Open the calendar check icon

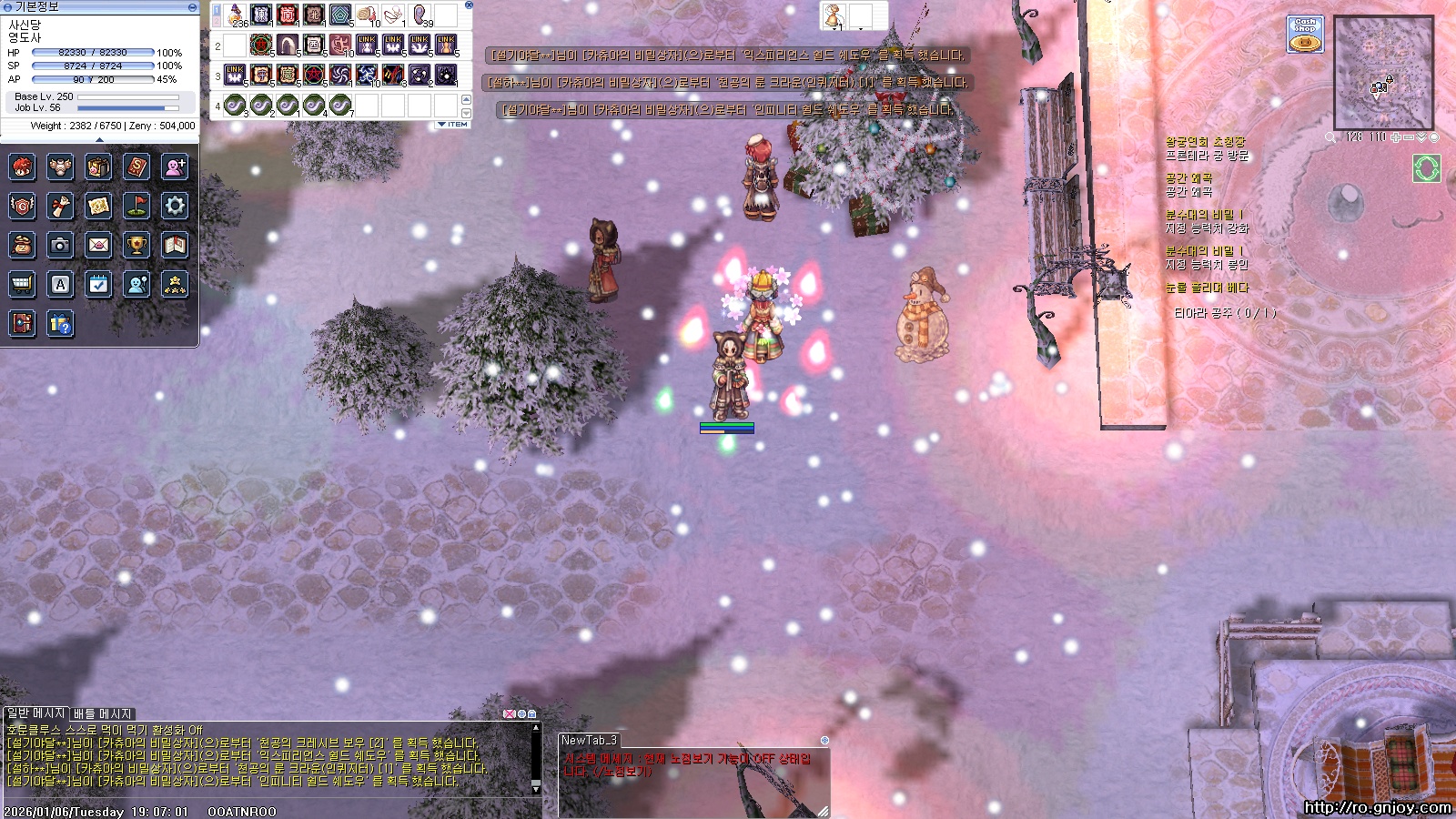[x=98, y=284]
